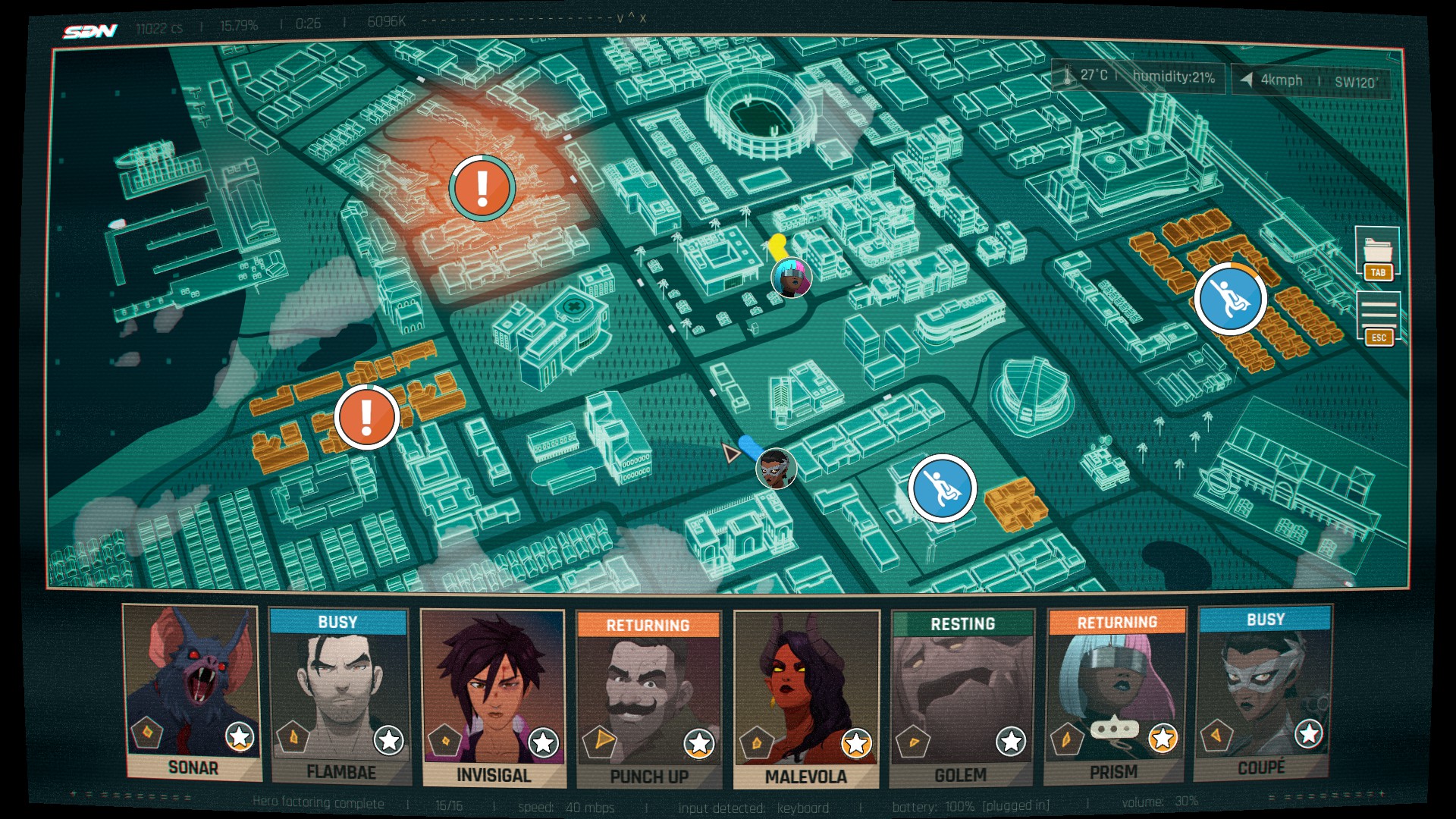The width and height of the screenshot is (1456, 819).
Task: Choose the Malevola hero card
Action: (x=806, y=699)
